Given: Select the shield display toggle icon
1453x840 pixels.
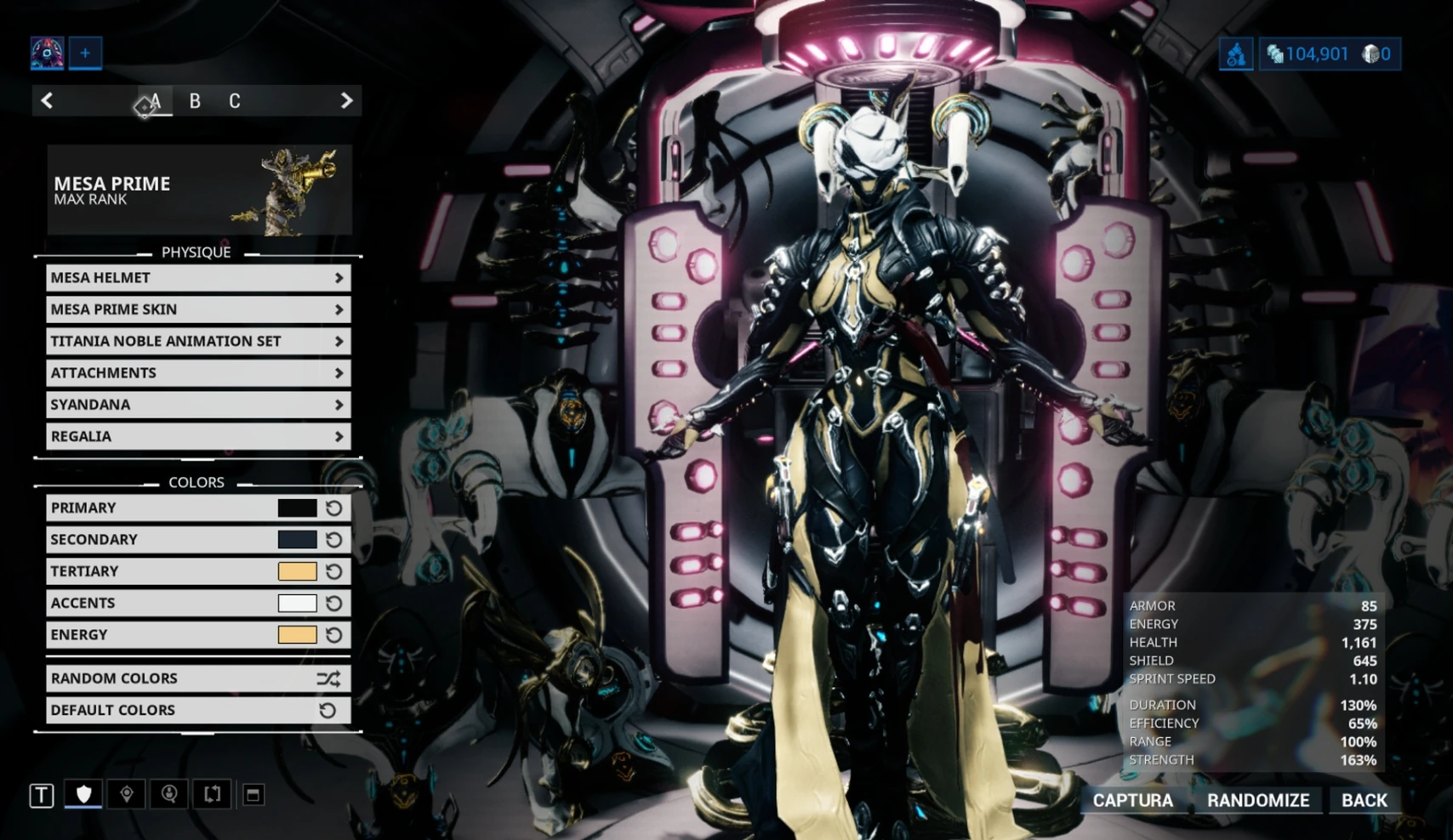Looking at the screenshot, I should pyautogui.click(x=83, y=794).
